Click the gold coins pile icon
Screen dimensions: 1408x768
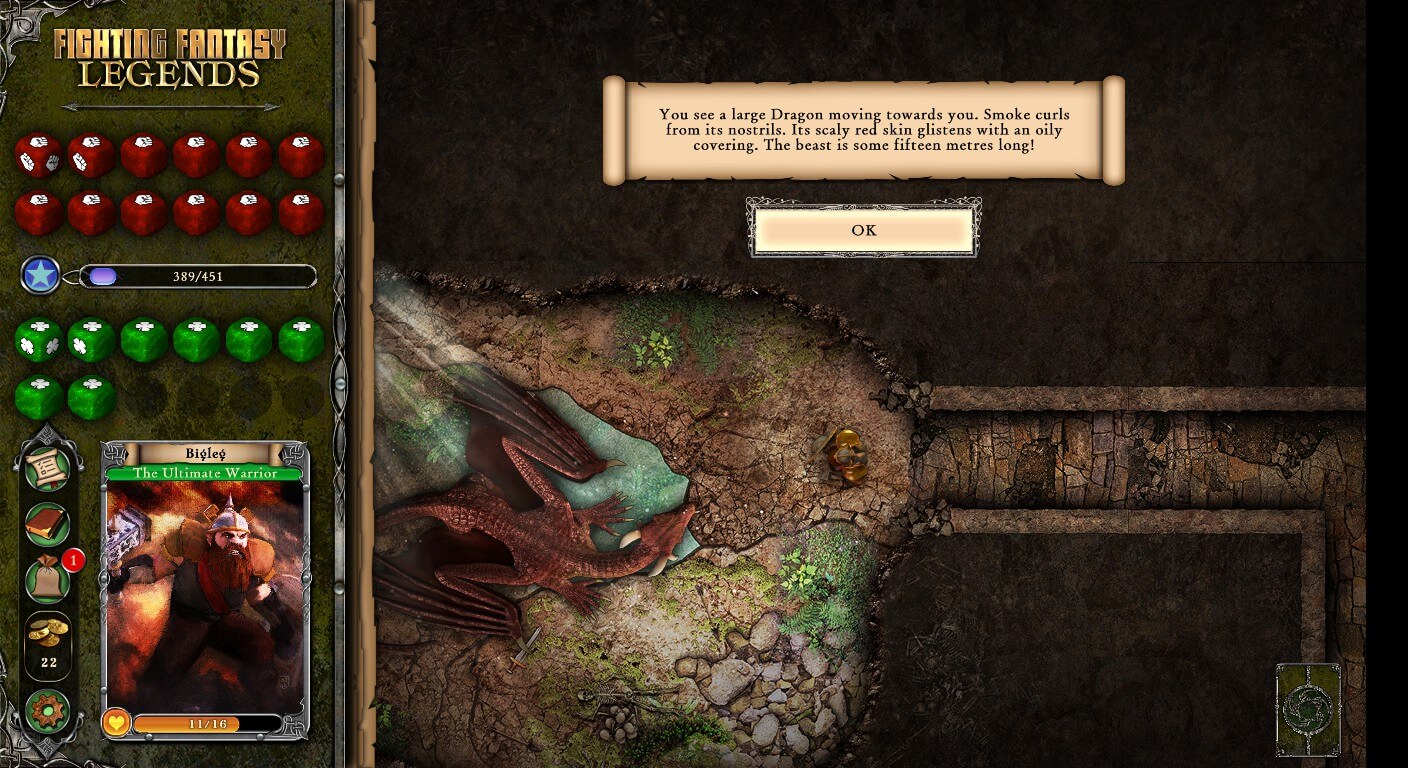[x=48, y=634]
